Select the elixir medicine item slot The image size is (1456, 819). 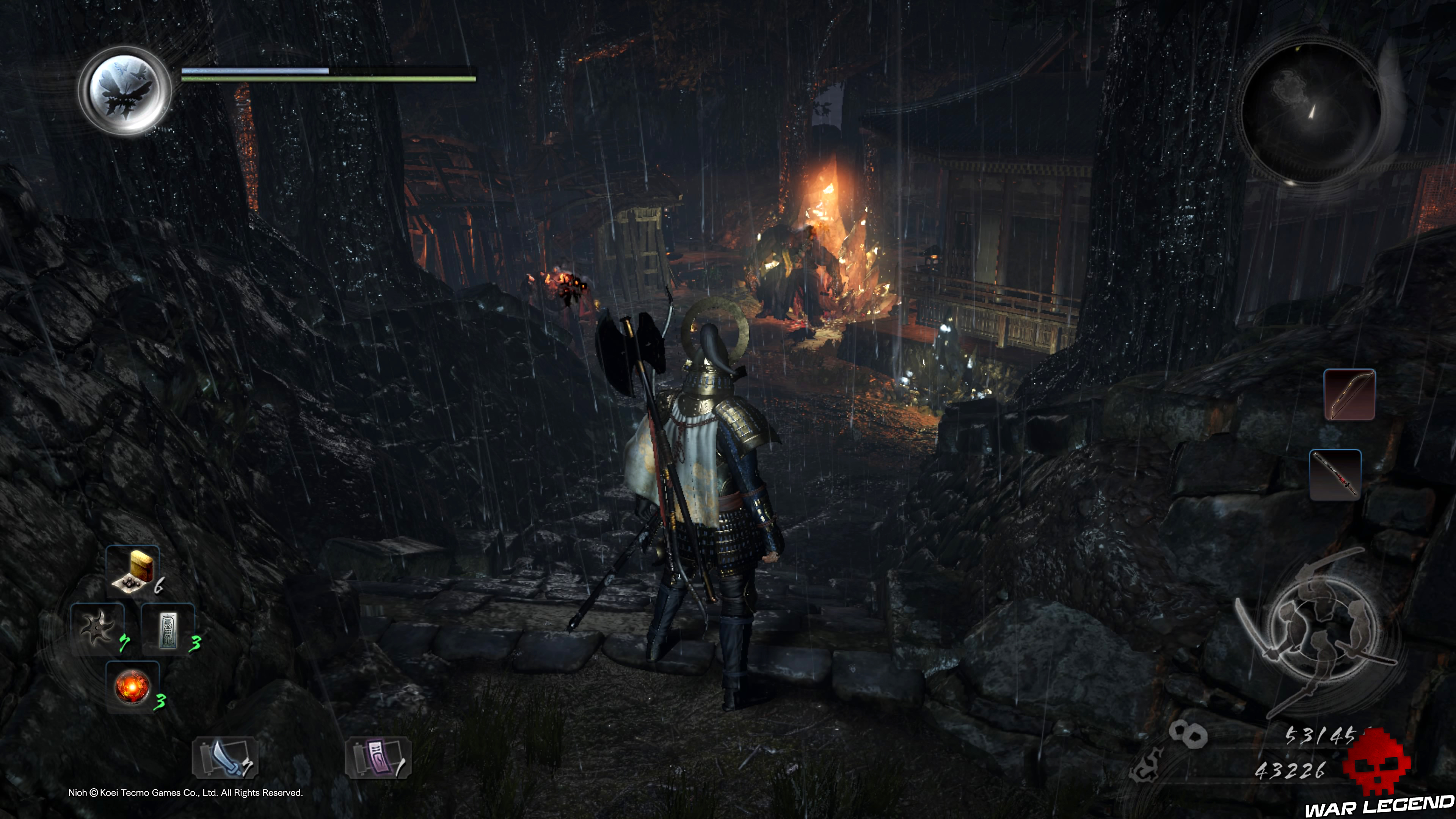pyautogui.click(x=133, y=571)
